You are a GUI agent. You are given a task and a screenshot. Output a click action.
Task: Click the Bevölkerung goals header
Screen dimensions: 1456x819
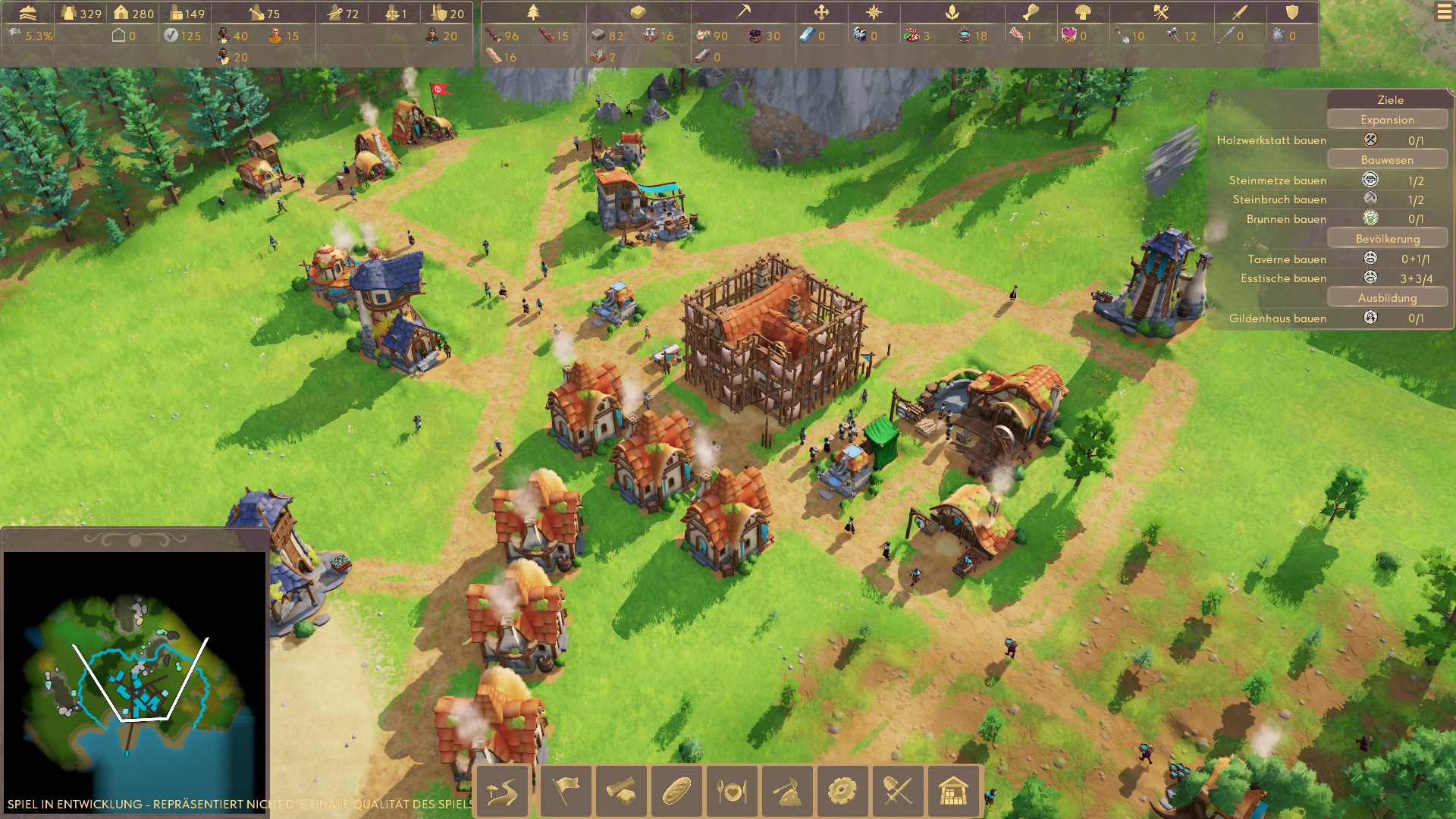(1387, 239)
